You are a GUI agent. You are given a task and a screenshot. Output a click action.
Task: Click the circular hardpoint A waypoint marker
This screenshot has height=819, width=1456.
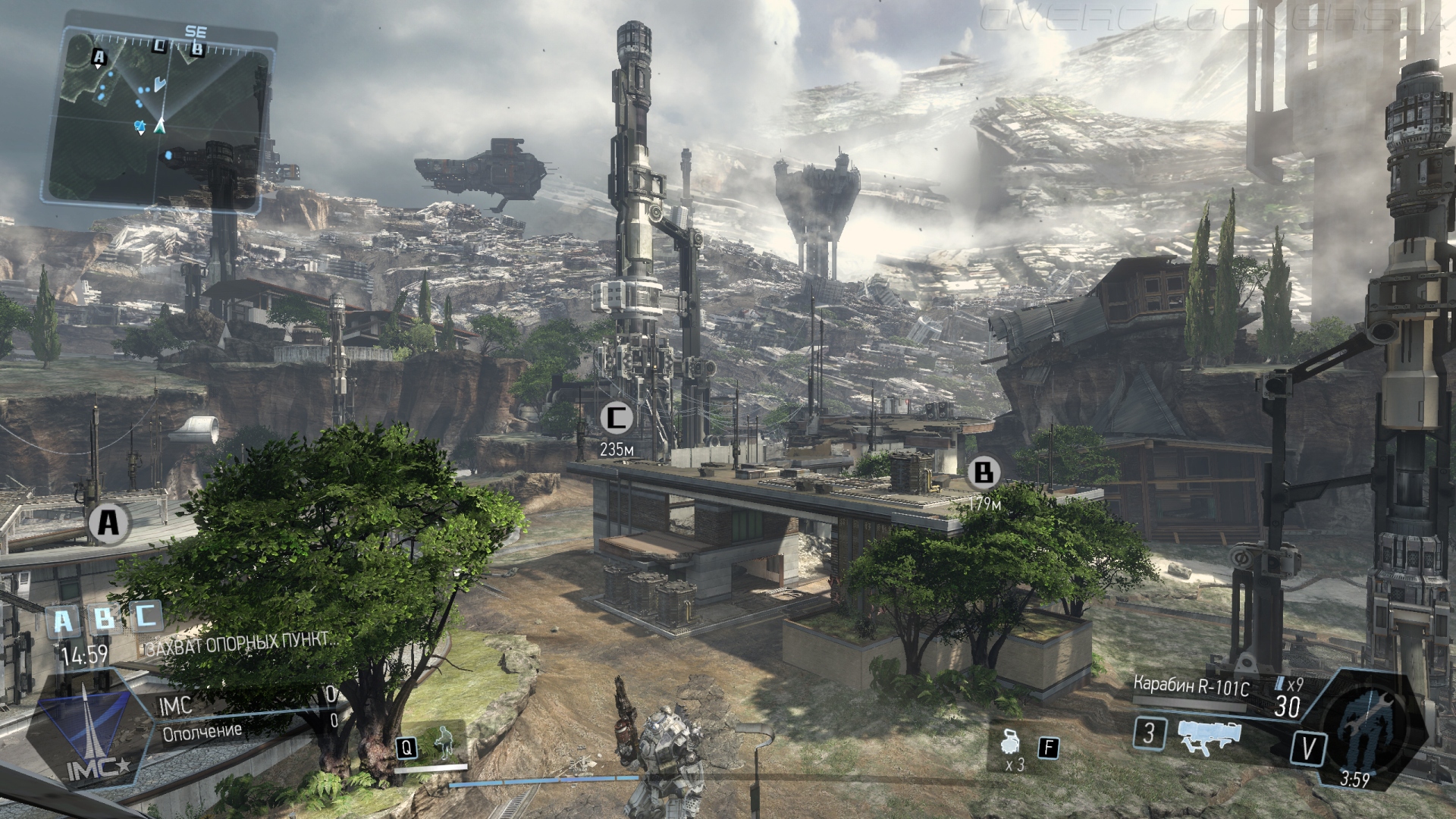[x=108, y=522]
